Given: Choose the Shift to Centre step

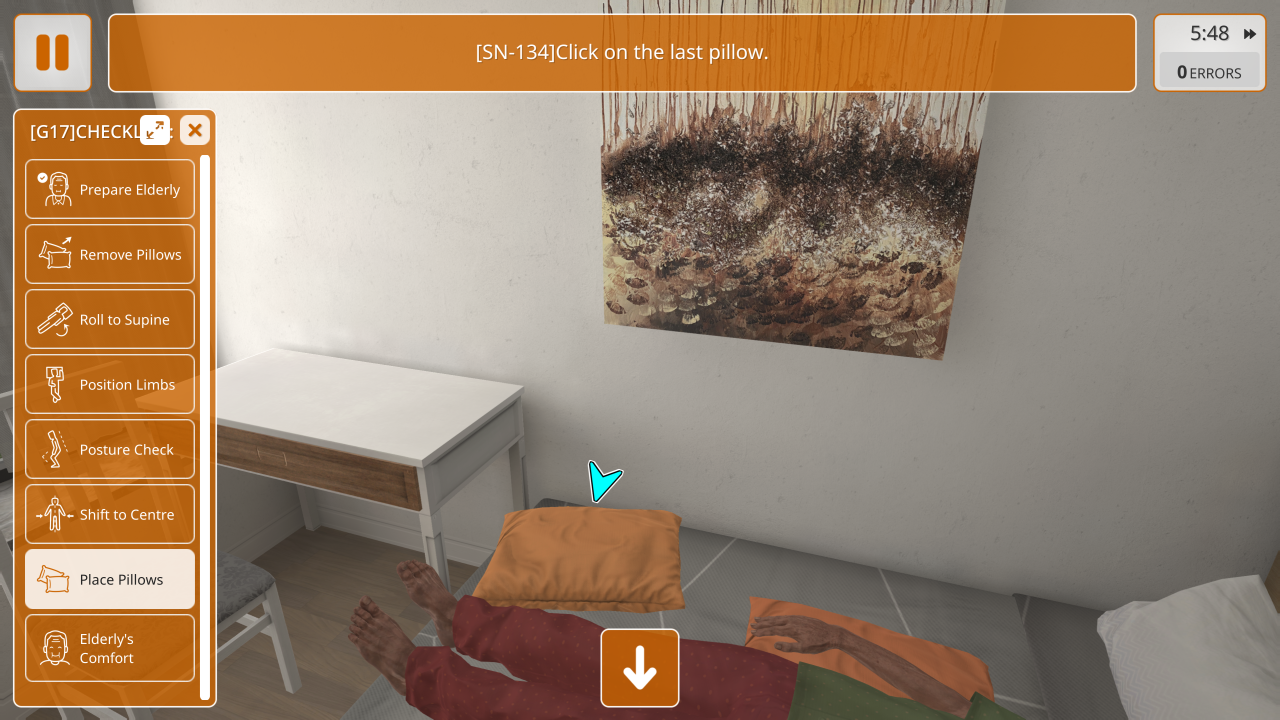Looking at the screenshot, I should pyautogui.click(x=110, y=514).
